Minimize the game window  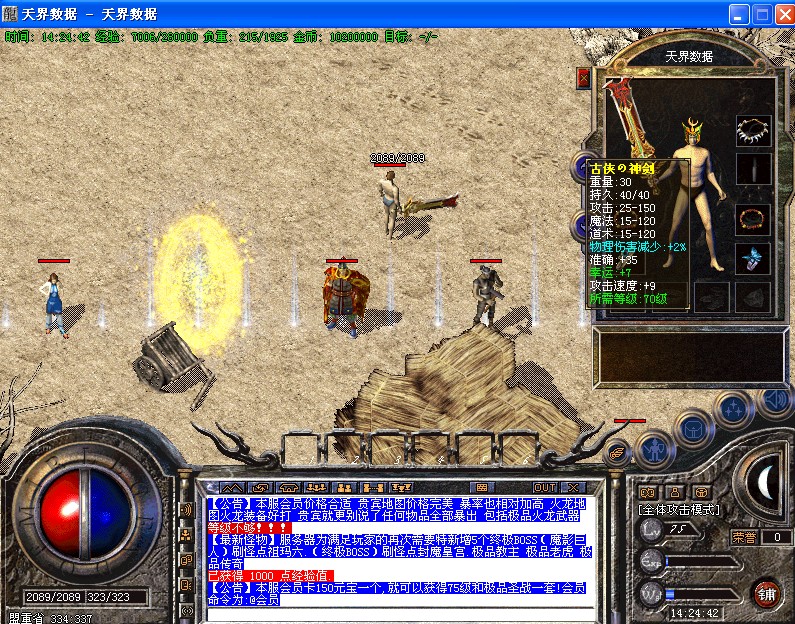click(x=738, y=15)
